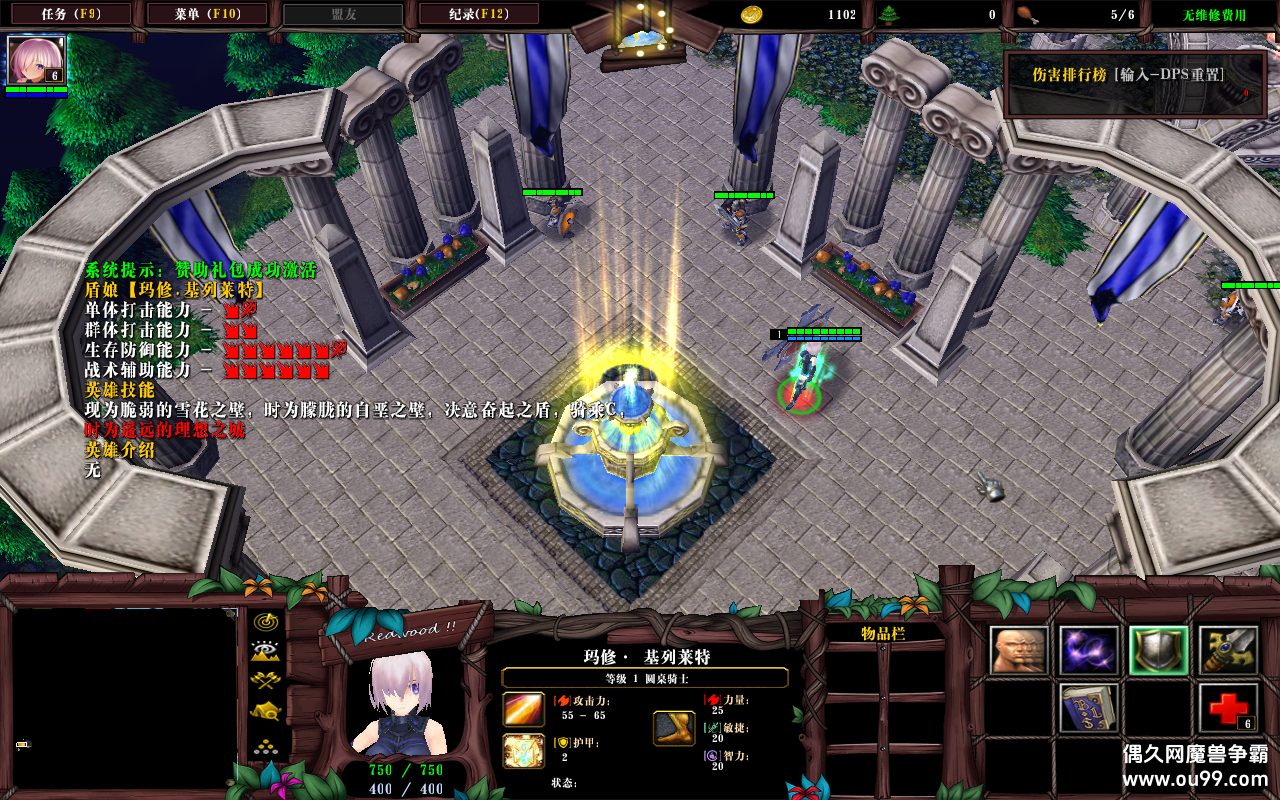Open the blue spellbook ability
The image size is (1280, 800).
click(x=1089, y=708)
